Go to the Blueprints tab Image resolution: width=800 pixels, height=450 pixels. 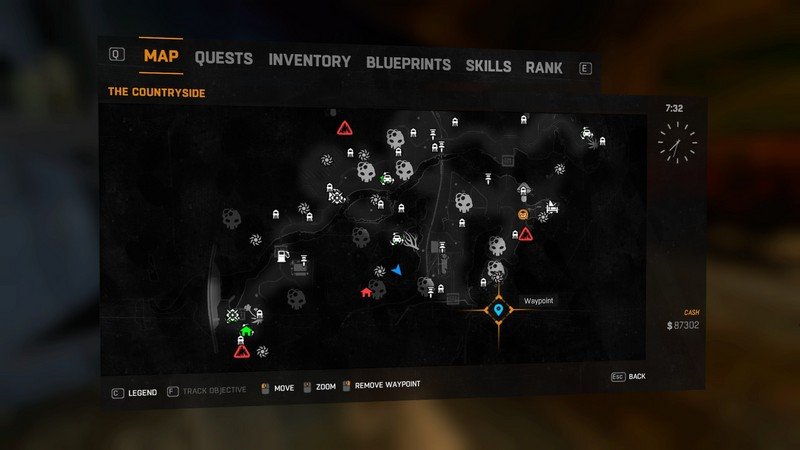click(408, 64)
